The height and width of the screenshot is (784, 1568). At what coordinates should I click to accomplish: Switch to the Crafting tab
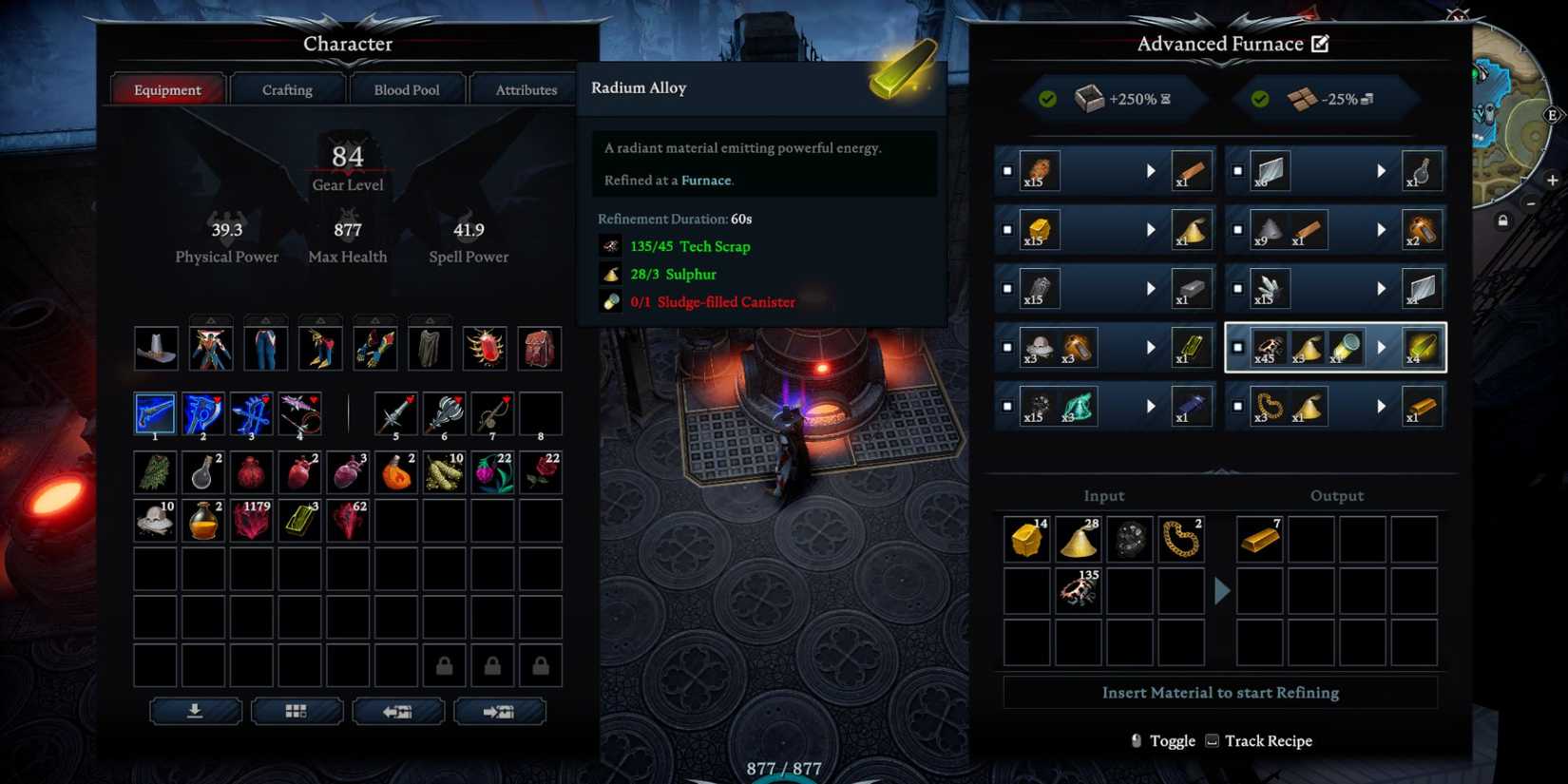pyautogui.click(x=286, y=89)
